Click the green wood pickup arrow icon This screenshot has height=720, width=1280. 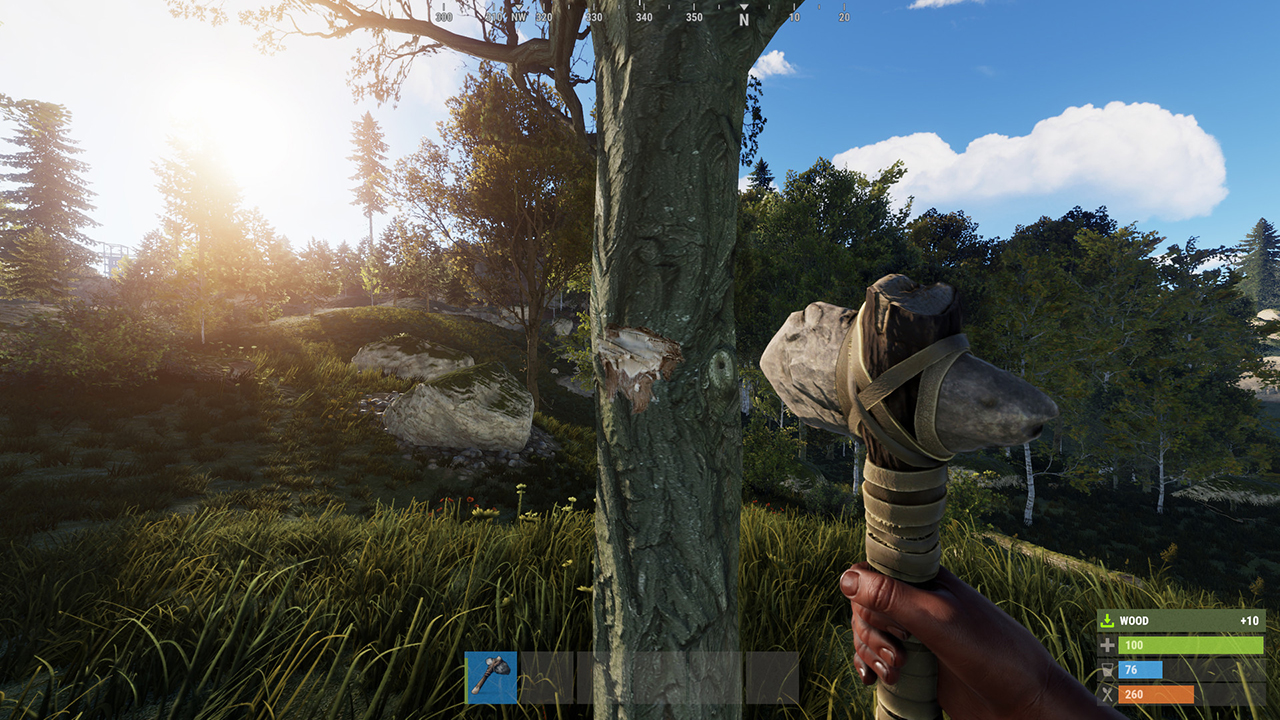[1107, 620]
